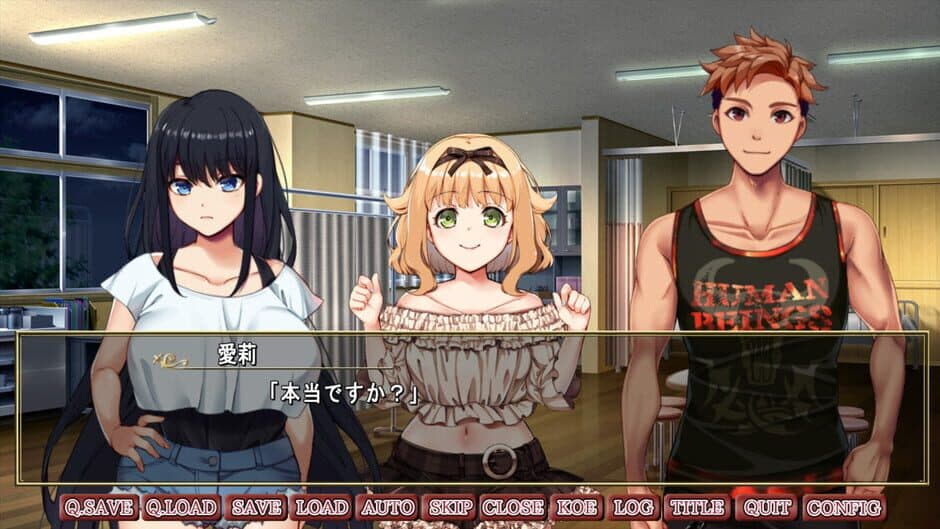Open the LOAD menu
The image size is (940, 529).
coord(322,508)
